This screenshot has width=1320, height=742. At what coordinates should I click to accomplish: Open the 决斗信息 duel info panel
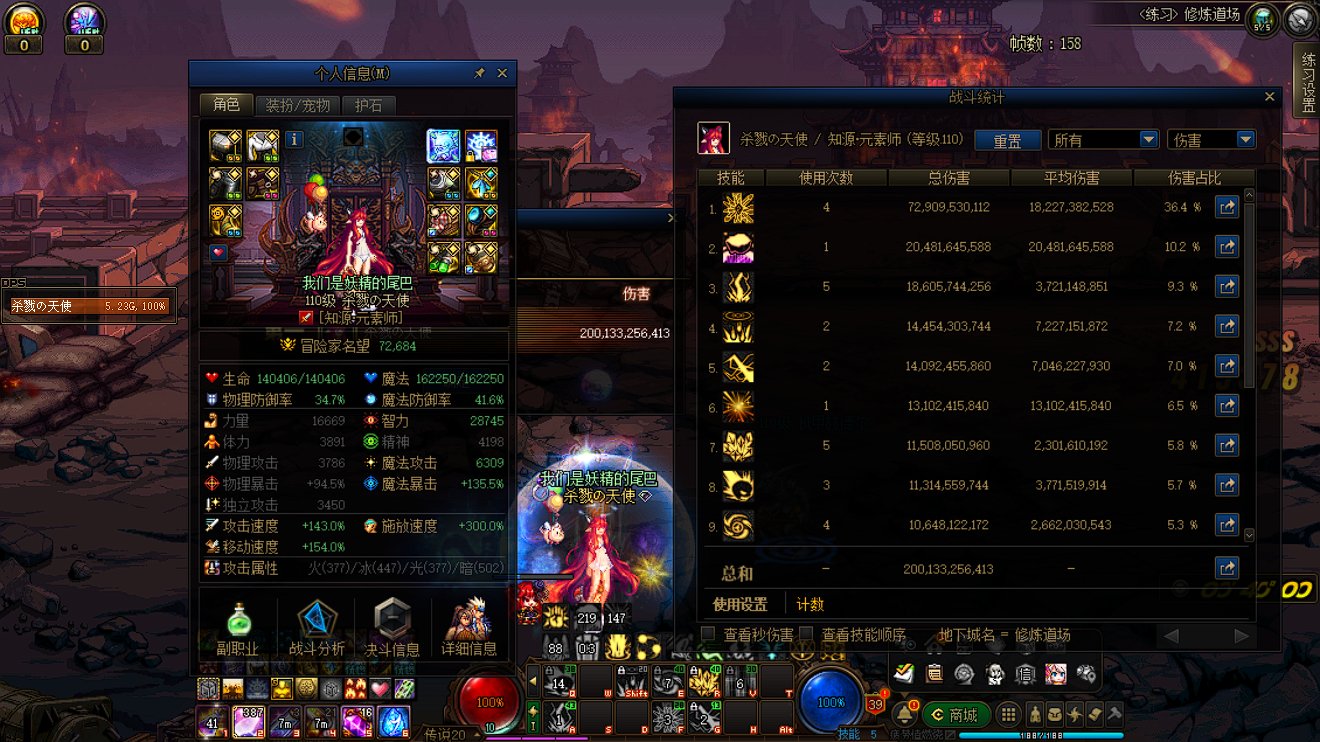click(x=392, y=628)
